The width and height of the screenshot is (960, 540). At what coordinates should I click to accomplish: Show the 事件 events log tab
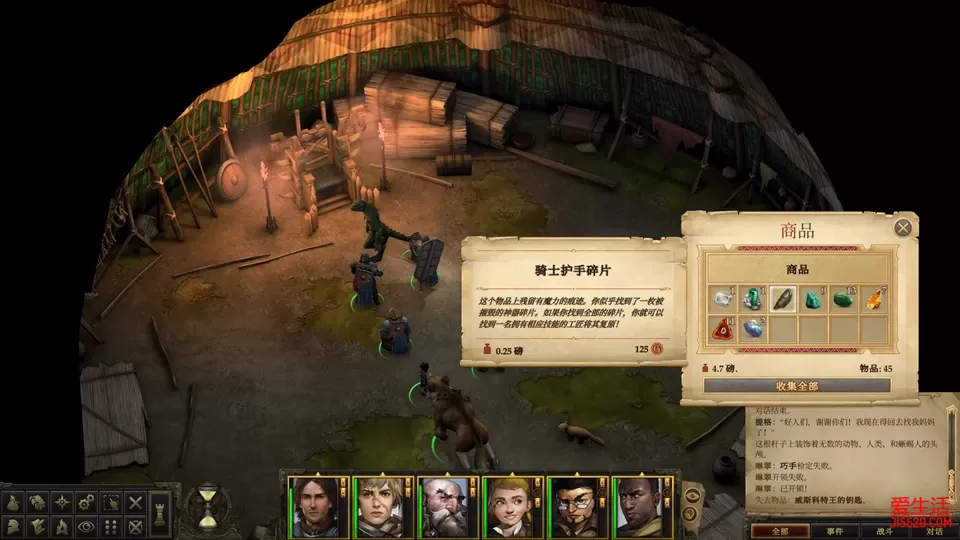(x=834, y=531)
